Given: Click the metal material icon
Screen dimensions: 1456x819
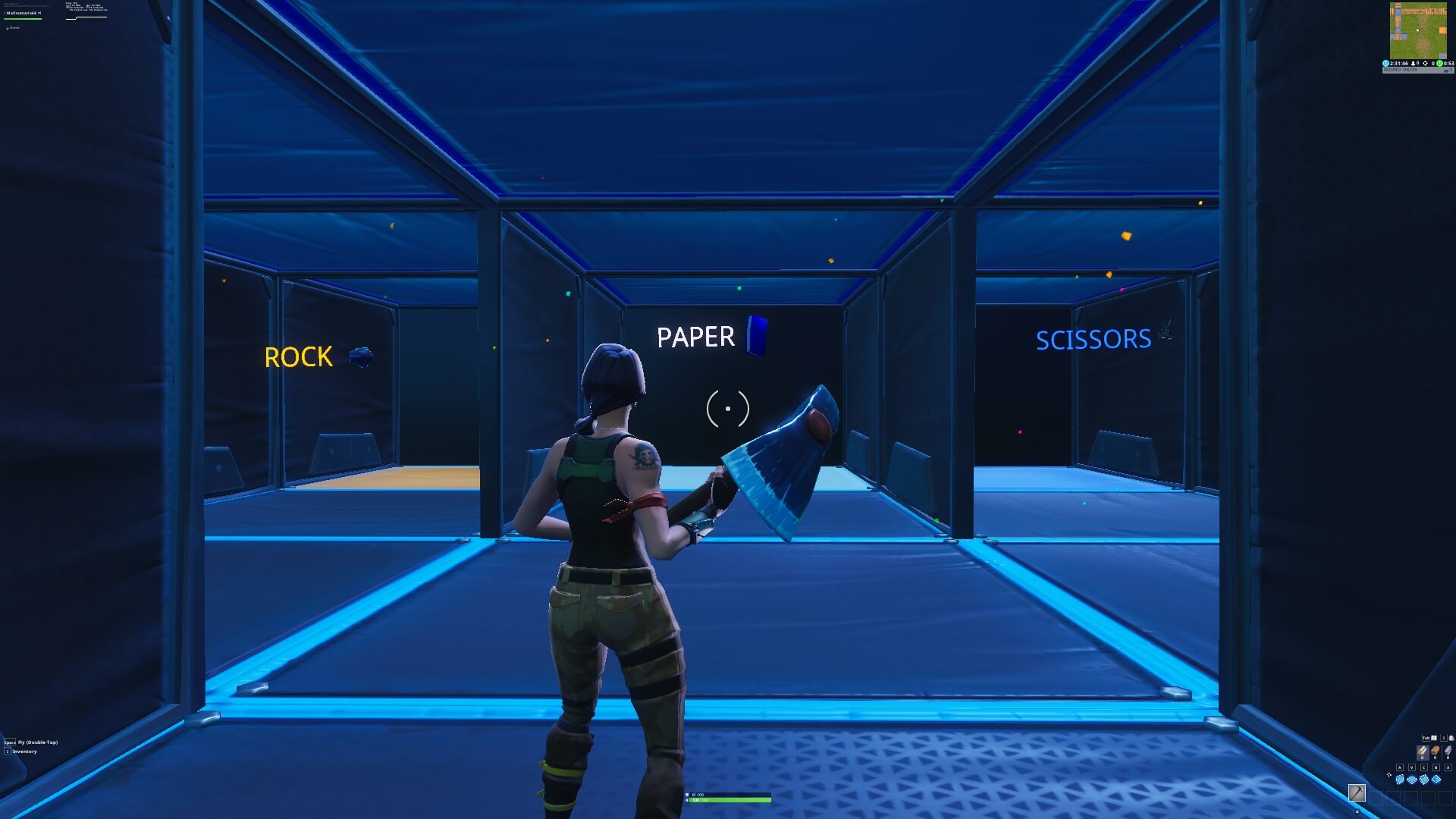Looking at the screenshot, I should (x=1448, y=750).
